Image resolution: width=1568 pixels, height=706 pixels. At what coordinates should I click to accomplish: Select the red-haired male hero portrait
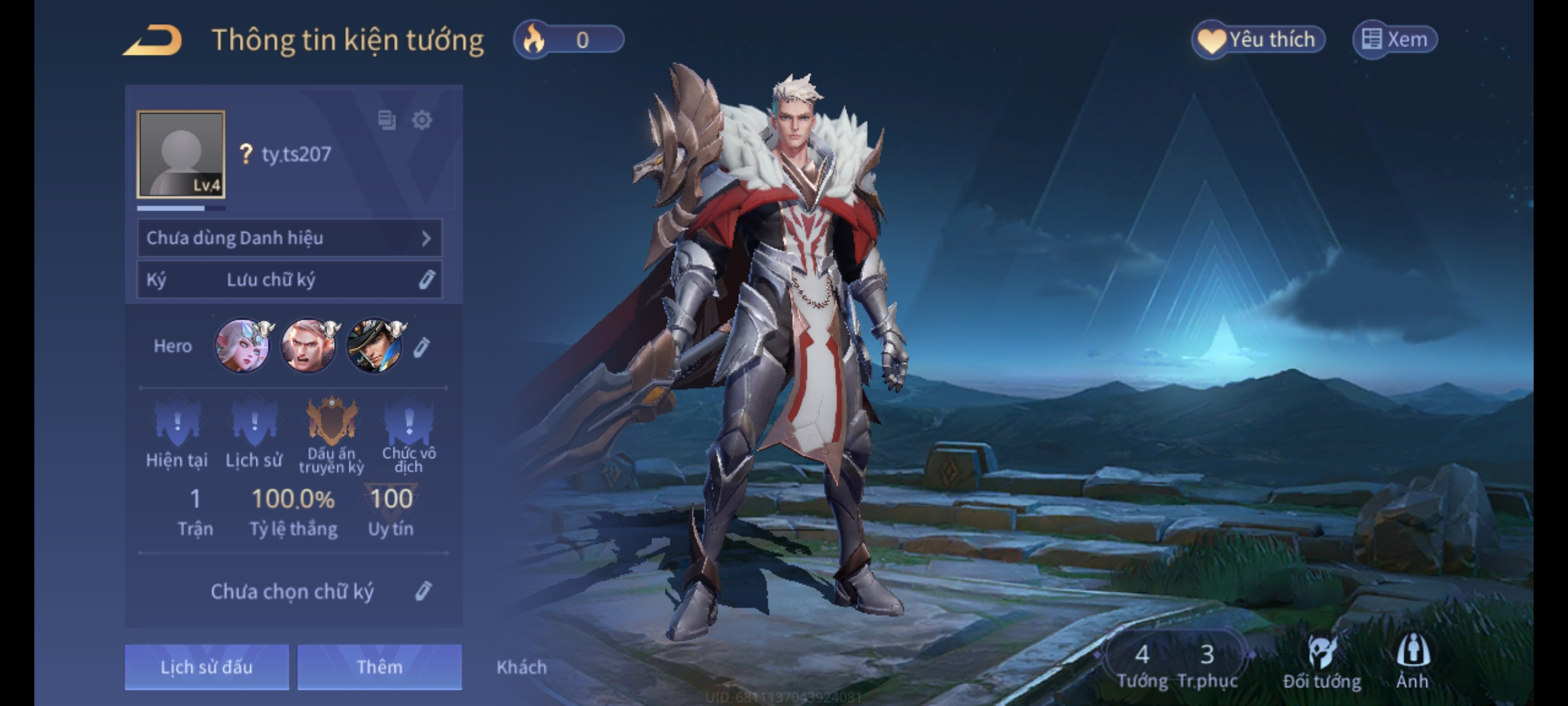[x=308, y=346]
